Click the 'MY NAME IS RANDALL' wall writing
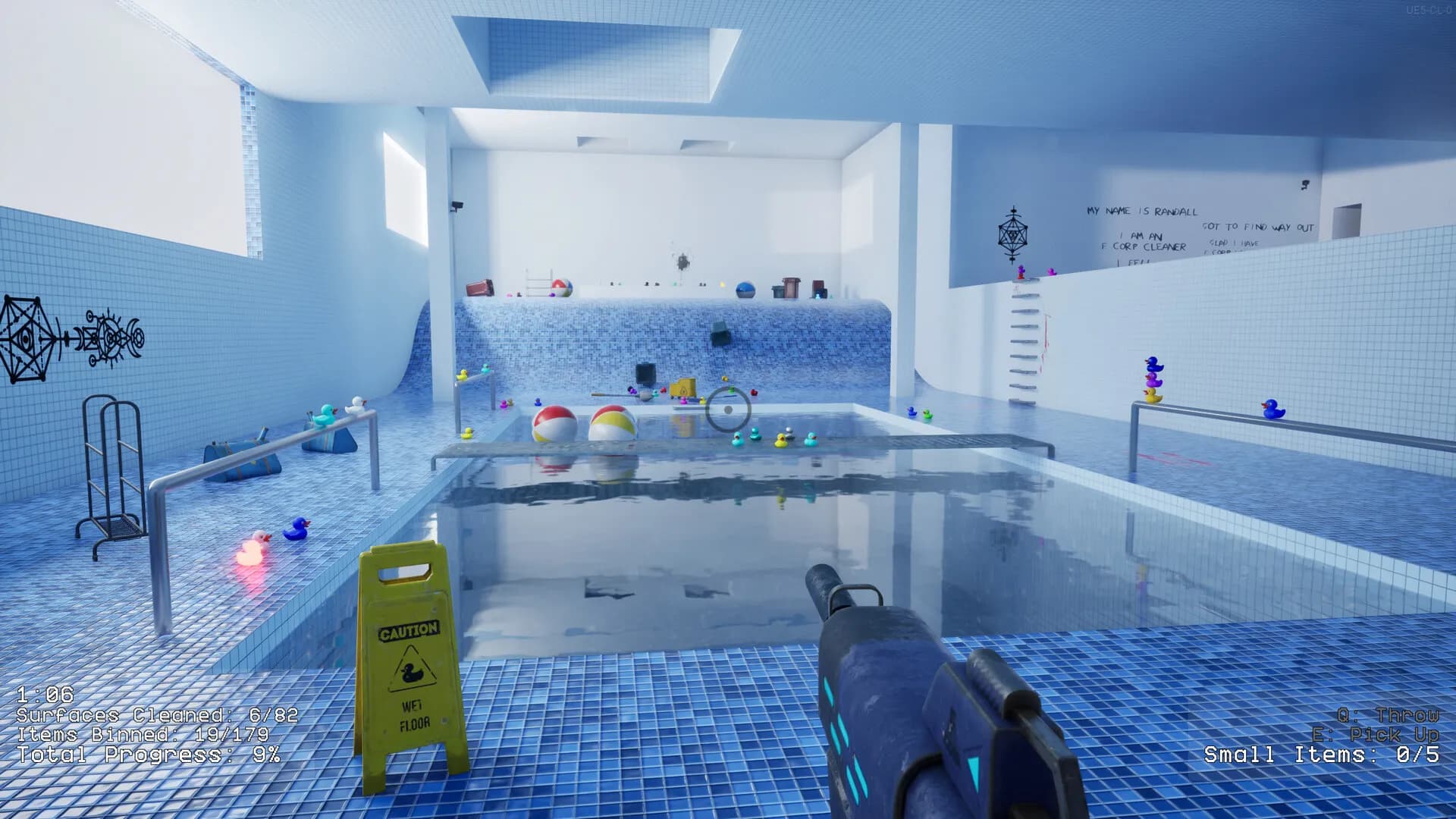Screen dimensions: 1456x819 1140,210
